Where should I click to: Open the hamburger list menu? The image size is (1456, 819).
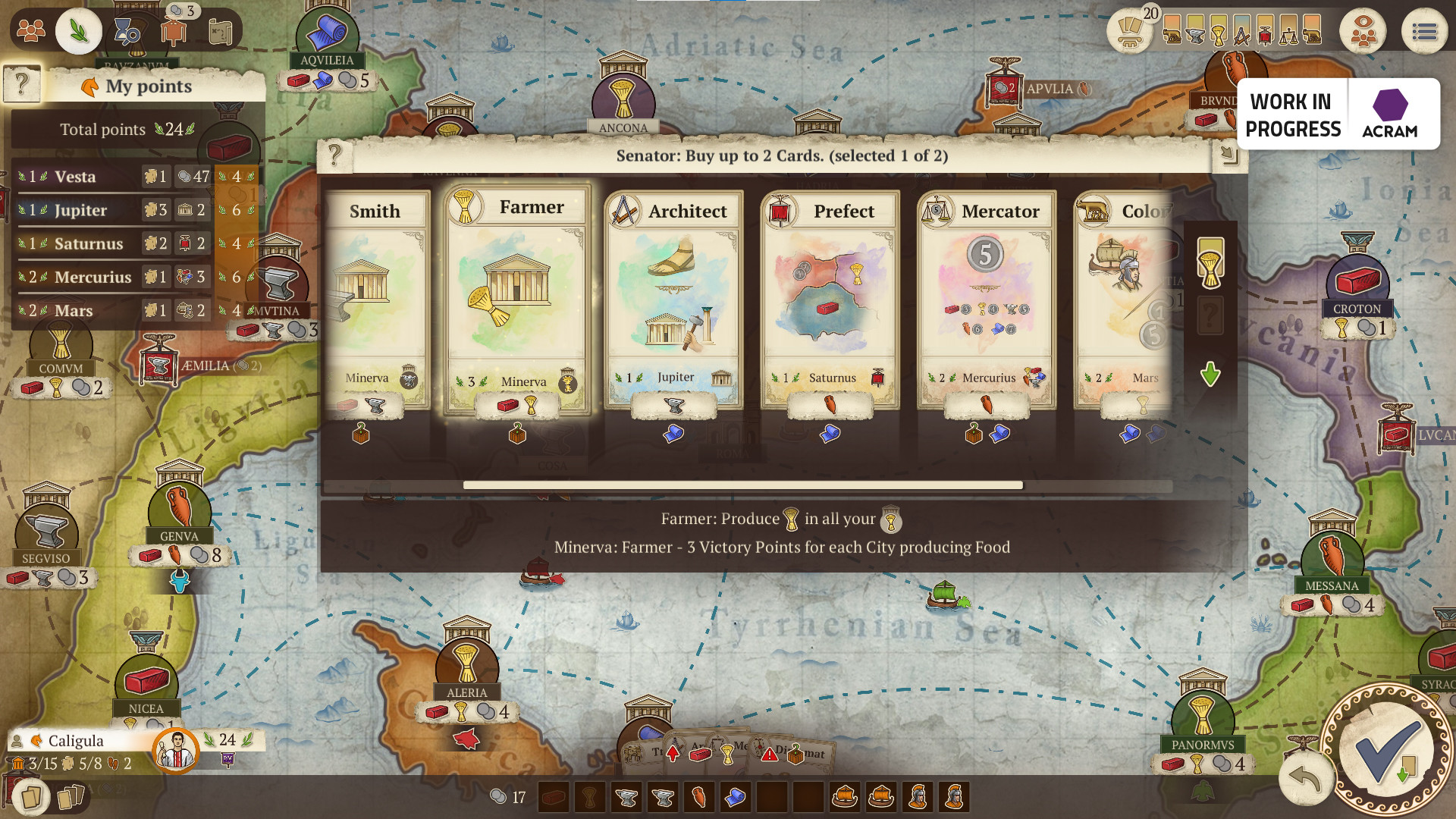[x=1424, y=32]
